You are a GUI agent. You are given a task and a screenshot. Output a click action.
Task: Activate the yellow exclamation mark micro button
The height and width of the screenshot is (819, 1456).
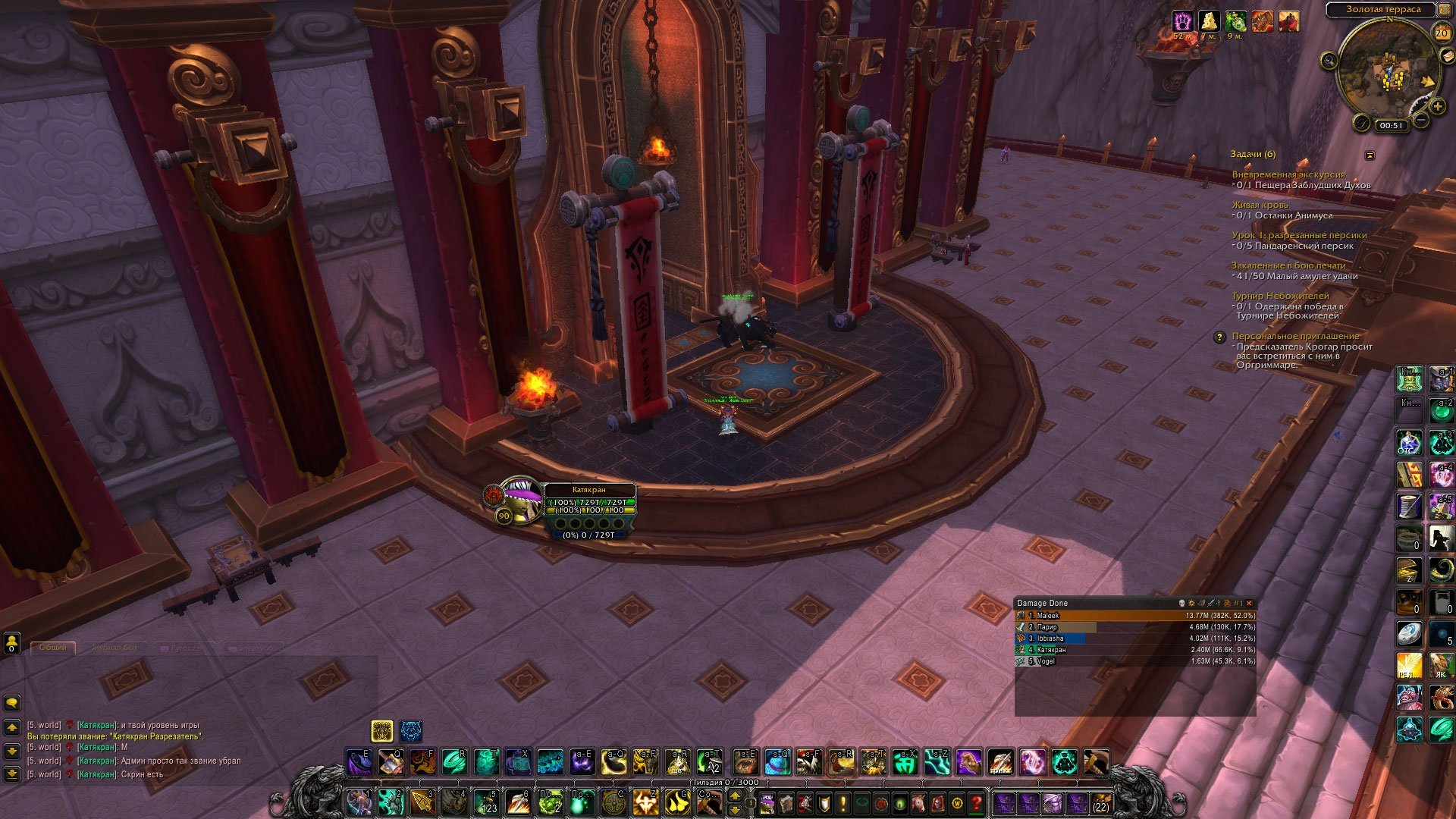point(843,802)
